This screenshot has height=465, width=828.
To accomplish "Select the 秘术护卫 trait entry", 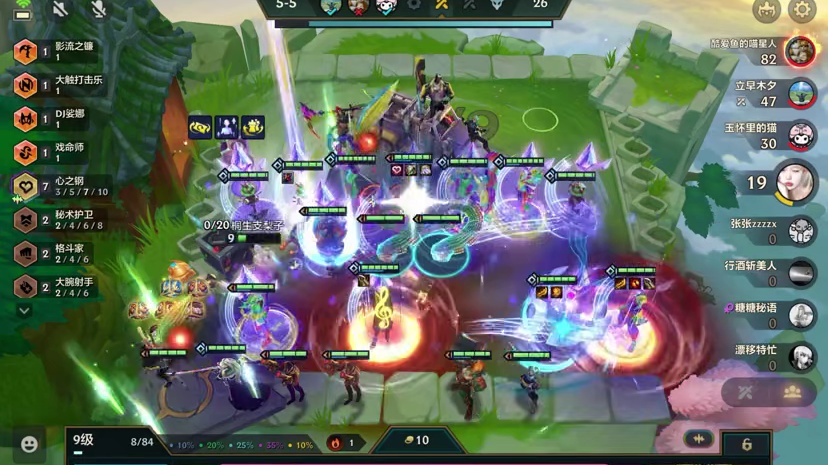I will click(25, 220).
